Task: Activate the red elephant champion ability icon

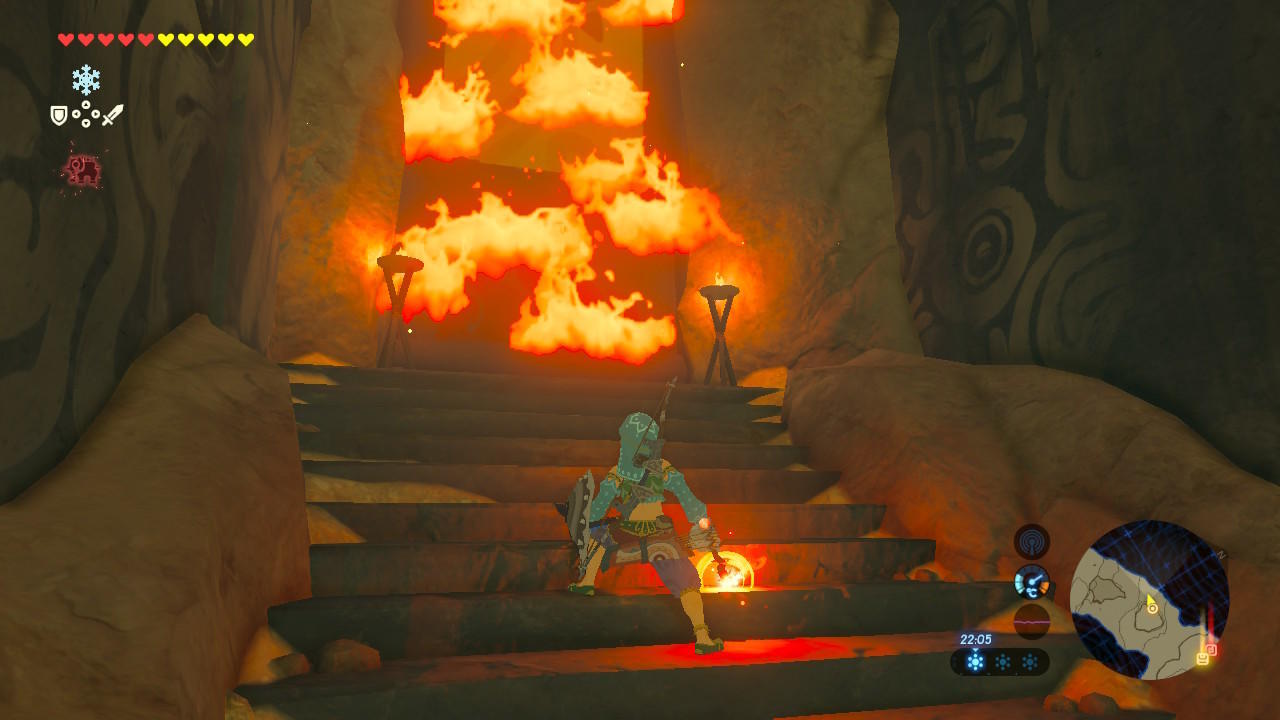Action: pos(82,171)
